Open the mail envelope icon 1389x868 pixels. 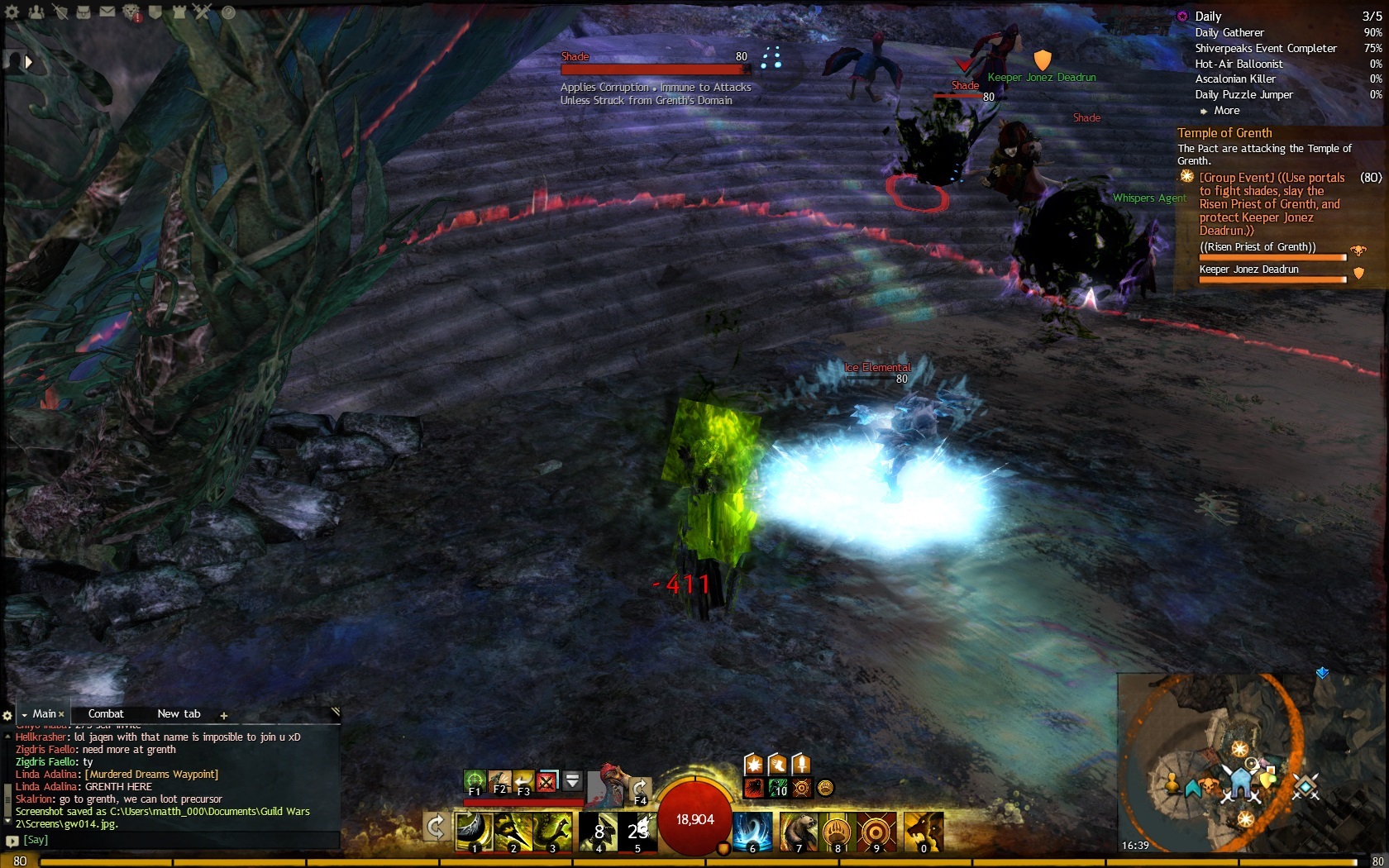(107, 12)
